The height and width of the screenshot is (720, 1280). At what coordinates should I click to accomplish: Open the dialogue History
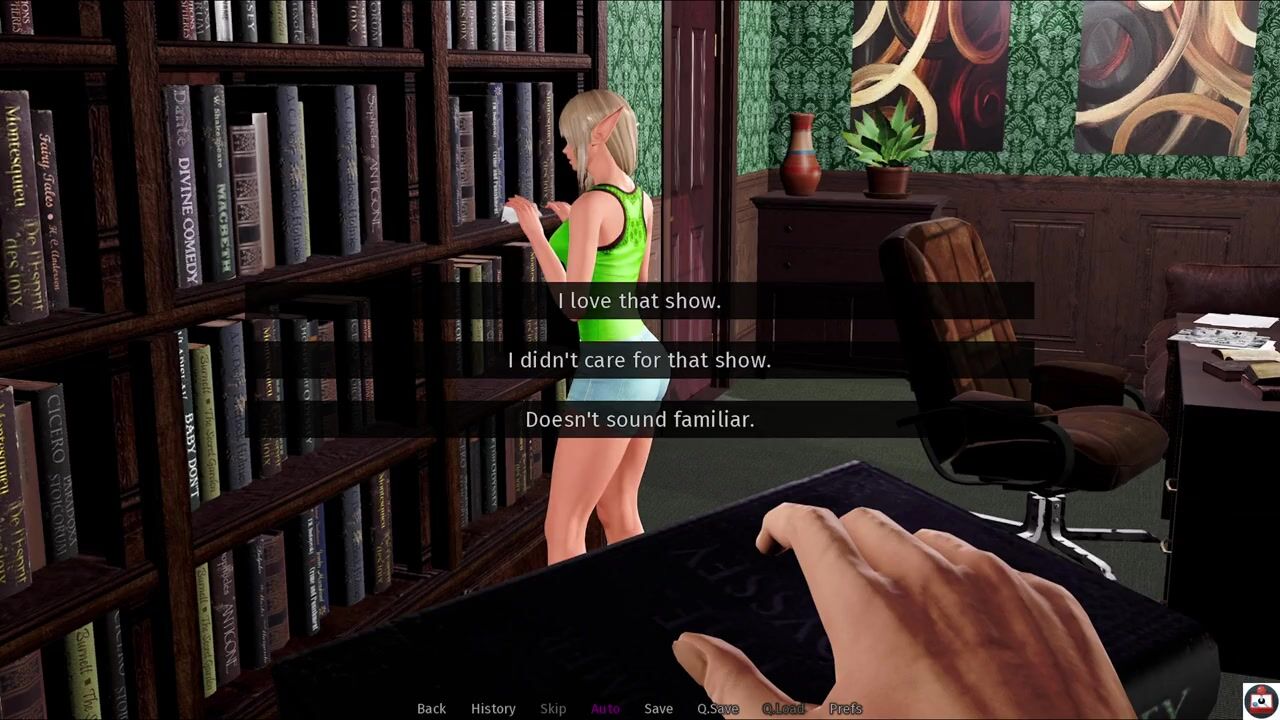pos(493,708)
